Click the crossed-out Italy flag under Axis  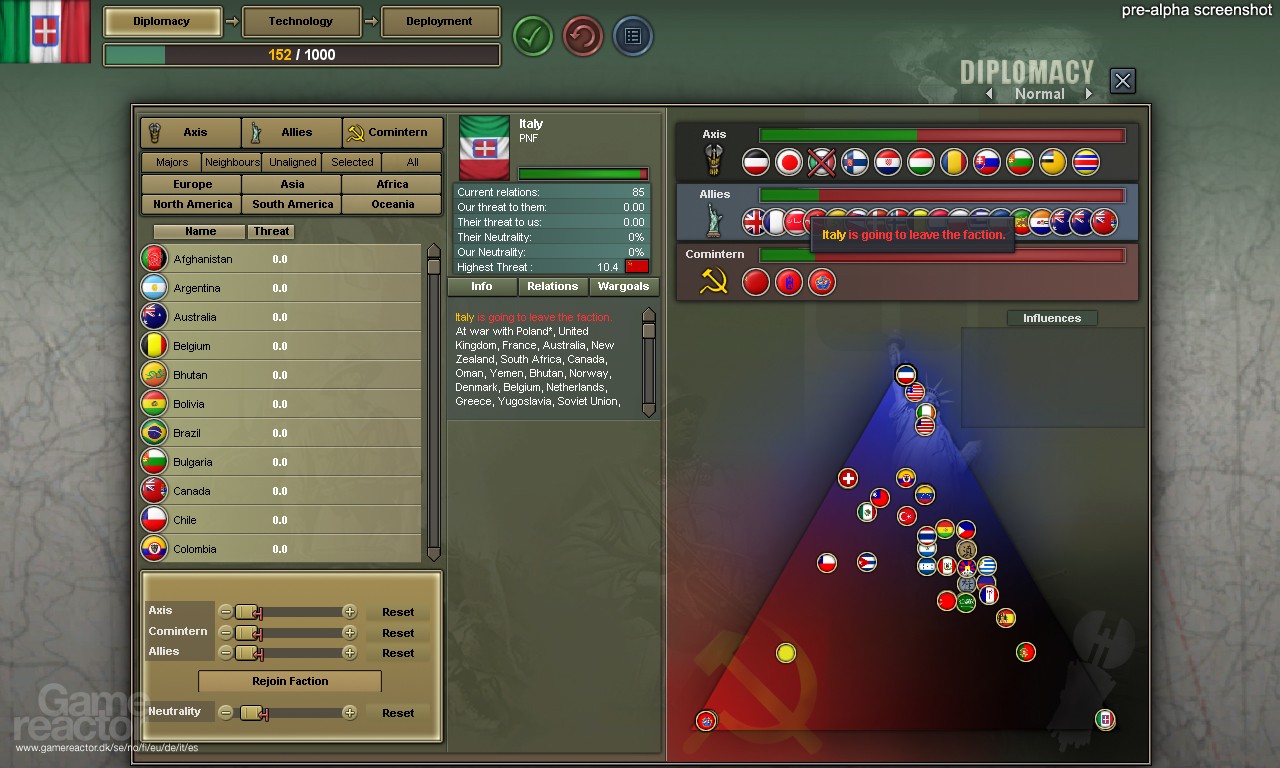coord(821,162)
